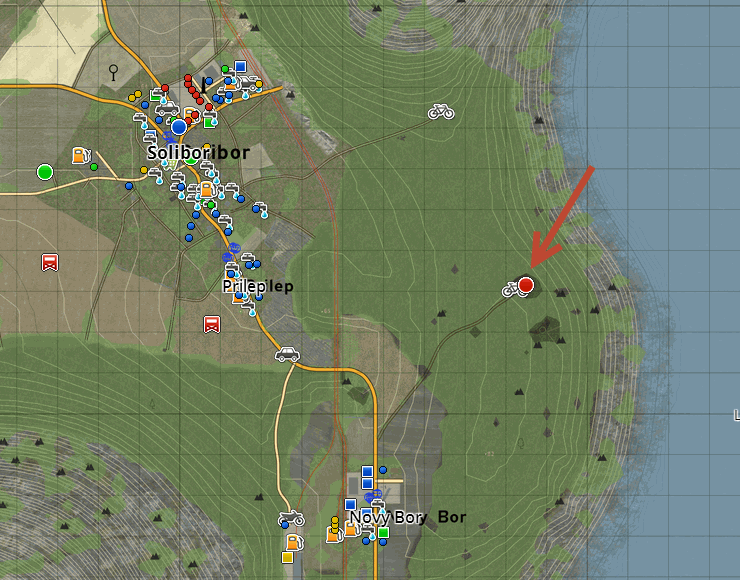The height and width of the screenshot is (580, 740).
Task: Select the car marker on the road south of Prileplep
Action: 287,353
